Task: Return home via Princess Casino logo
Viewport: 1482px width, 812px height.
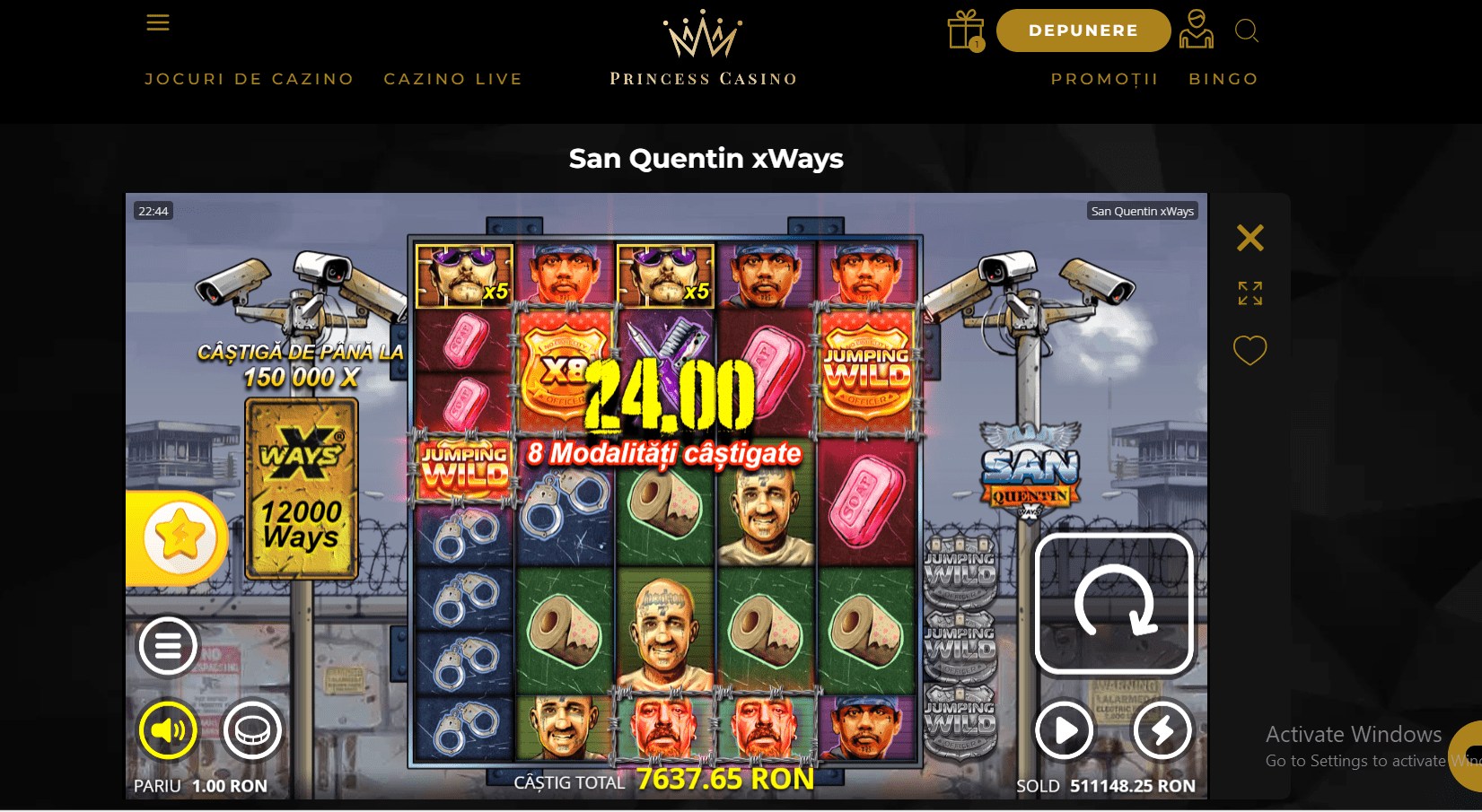Action: tap(703, 49)
